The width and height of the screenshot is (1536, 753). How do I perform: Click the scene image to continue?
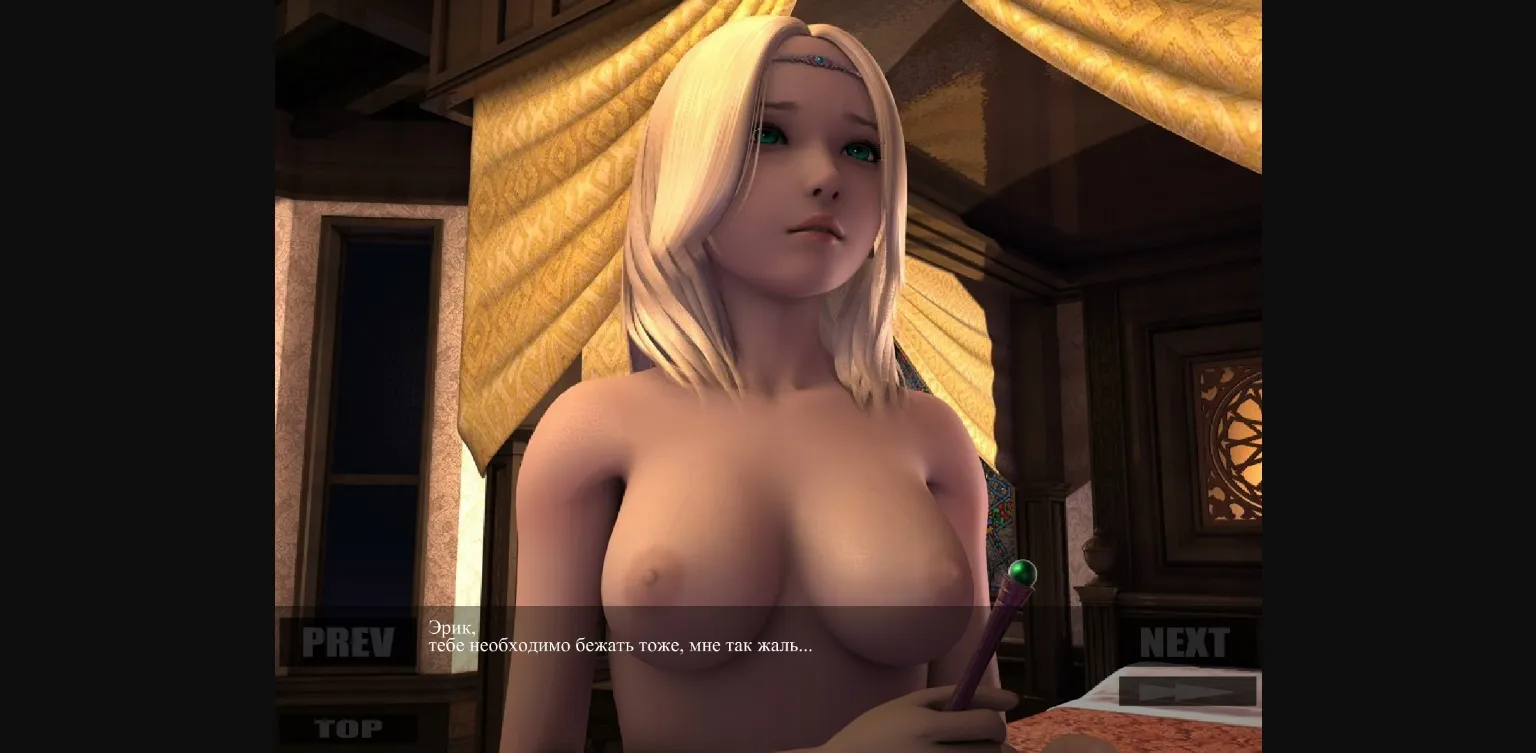click(768, 300)
